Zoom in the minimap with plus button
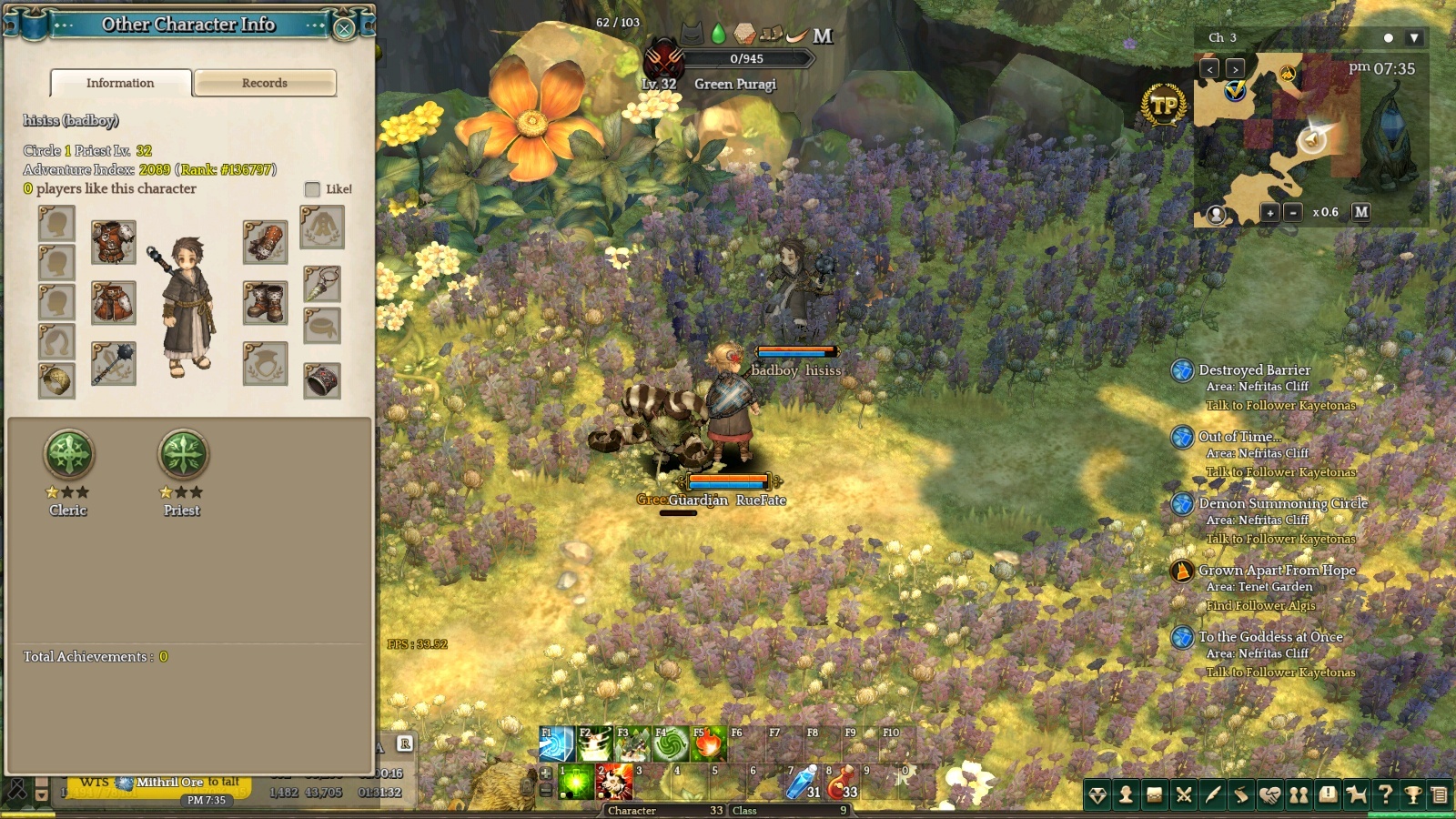The height and width of the screenshot is (819, 1456). [x=1270, y=212]
